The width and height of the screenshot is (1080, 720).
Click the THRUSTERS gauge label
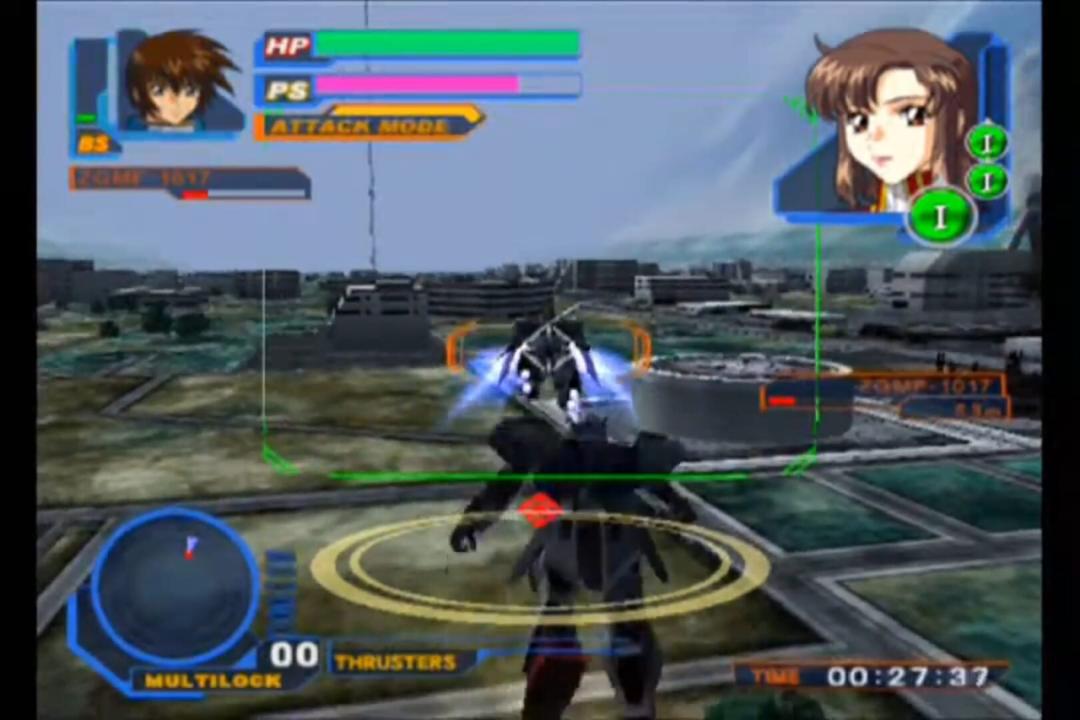[396, 662]
